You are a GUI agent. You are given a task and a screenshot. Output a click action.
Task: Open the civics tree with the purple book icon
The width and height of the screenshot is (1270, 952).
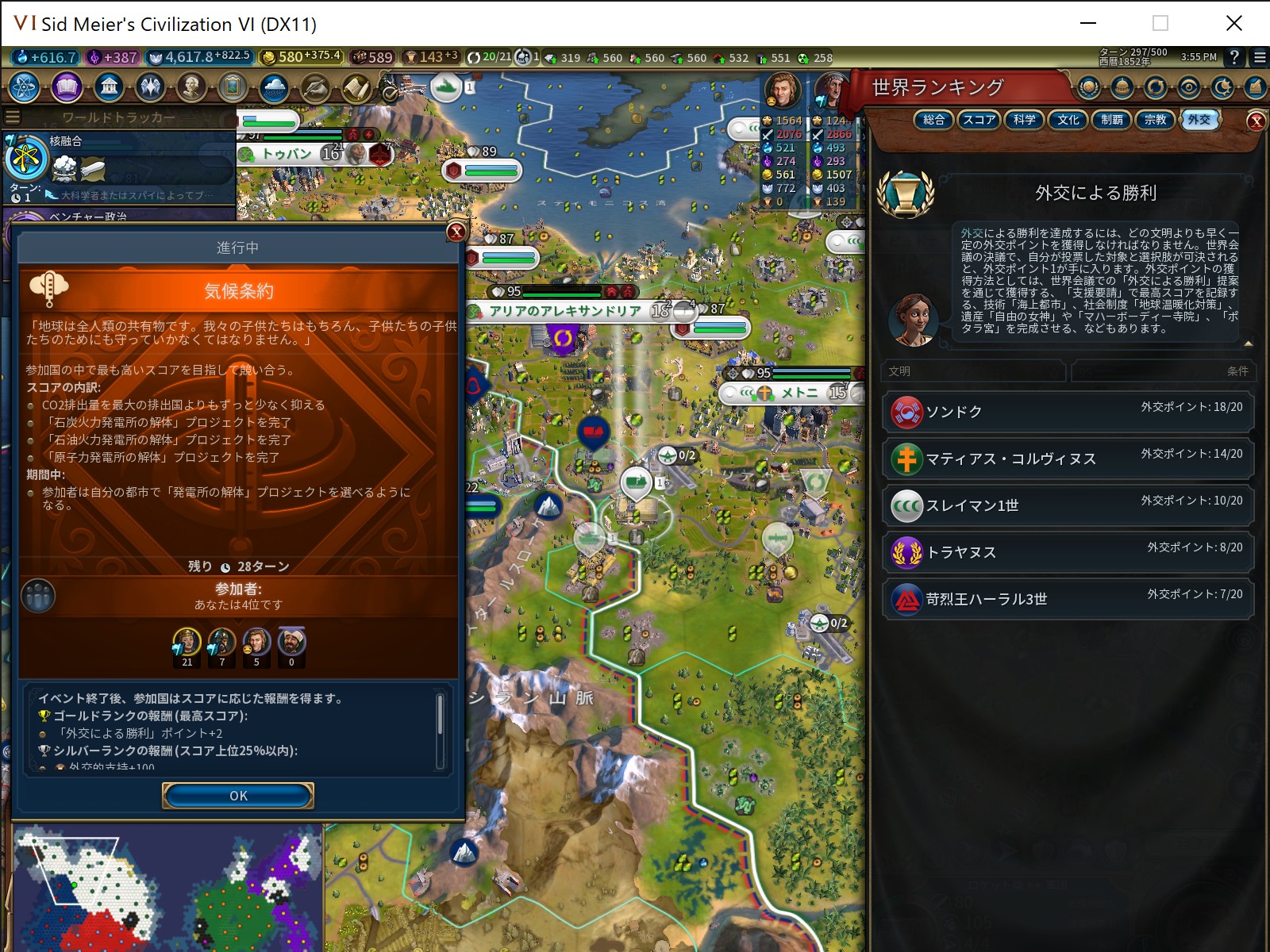click(67, 88)
